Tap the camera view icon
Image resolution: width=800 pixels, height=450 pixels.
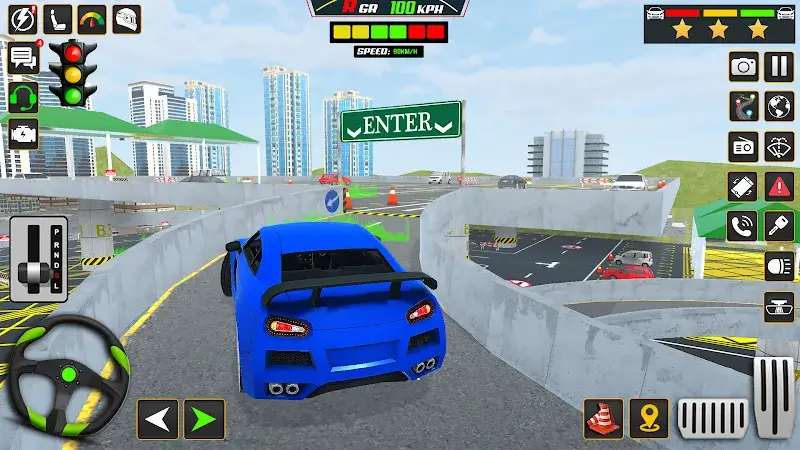743,67
